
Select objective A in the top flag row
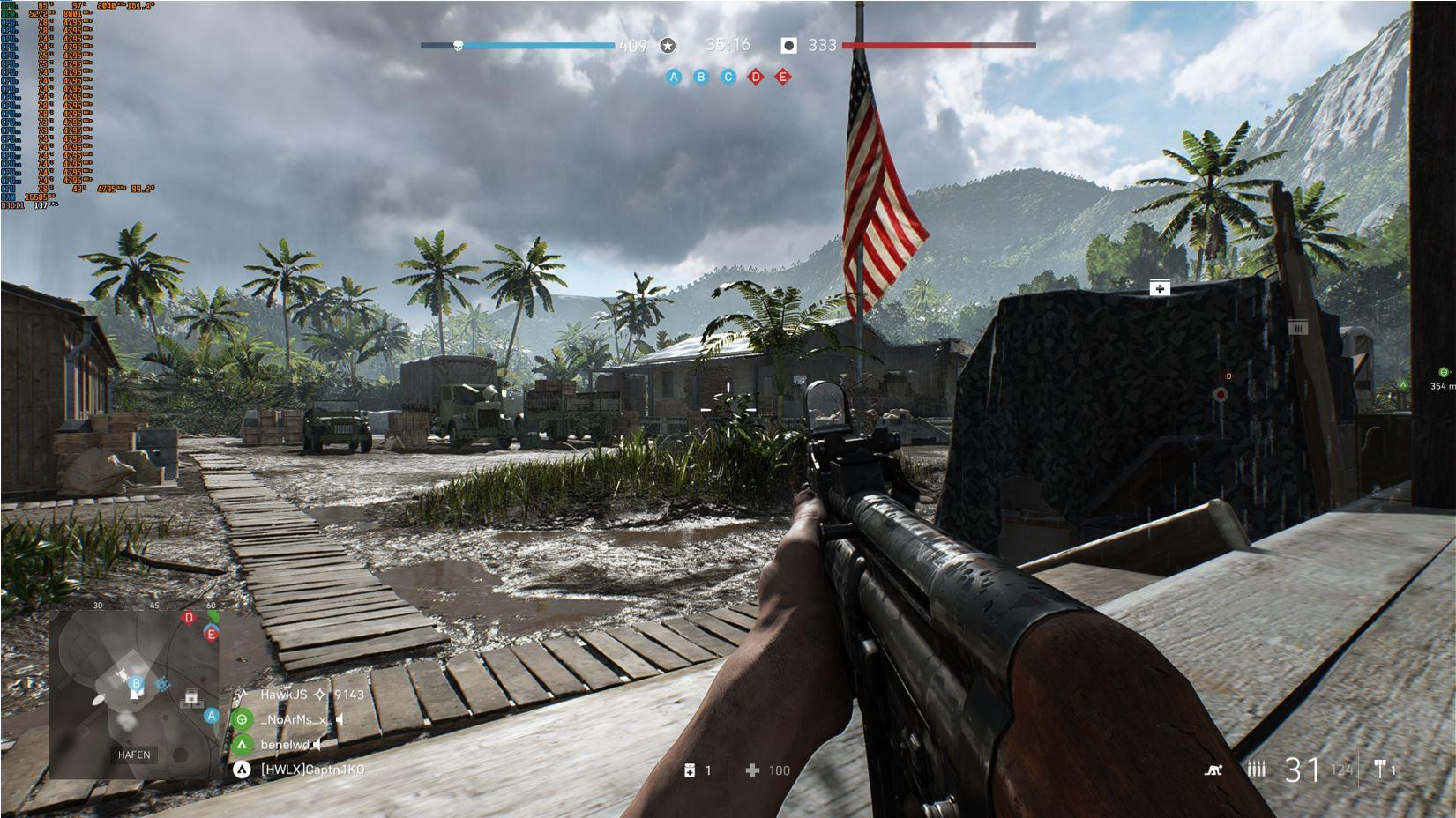(x=674, y=78)
